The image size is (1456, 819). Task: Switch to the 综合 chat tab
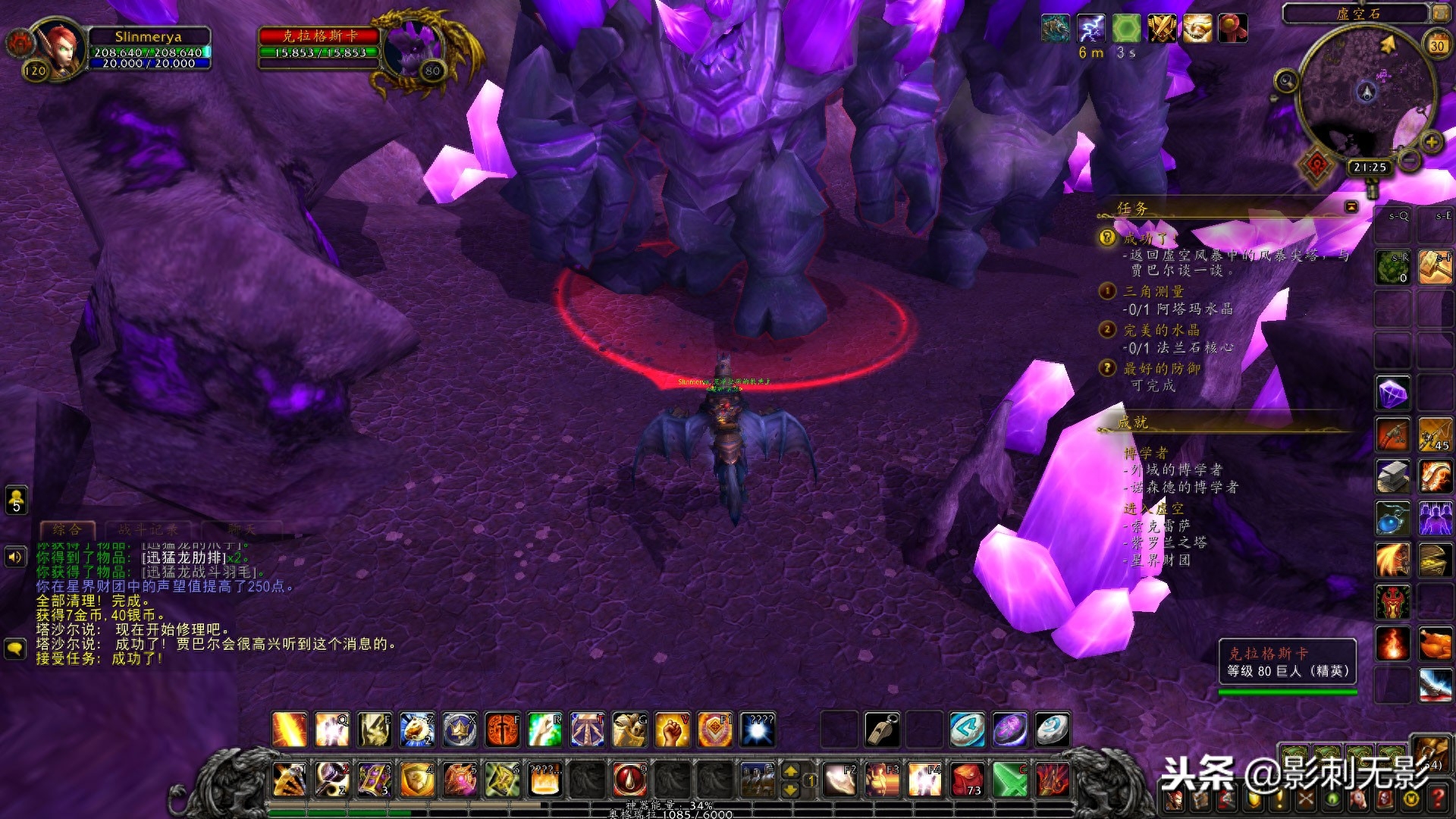(x=67, y=529)
